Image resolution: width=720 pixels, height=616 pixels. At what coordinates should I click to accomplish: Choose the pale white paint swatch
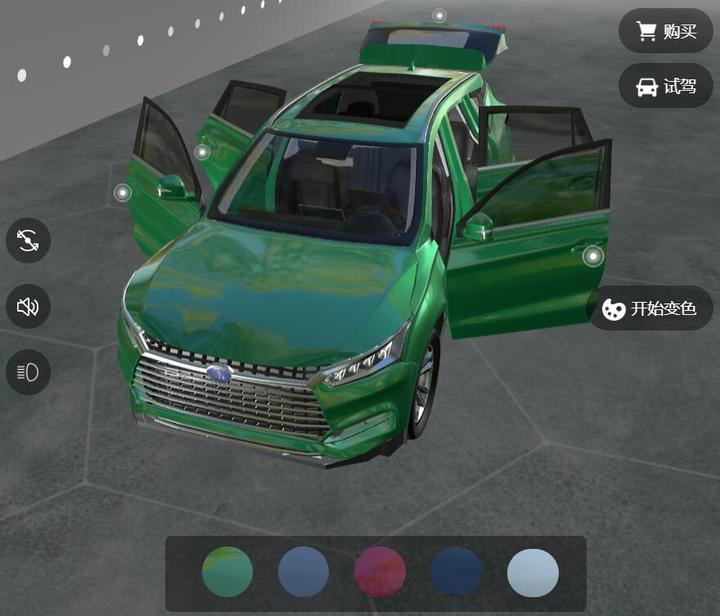tap(533, 573)
